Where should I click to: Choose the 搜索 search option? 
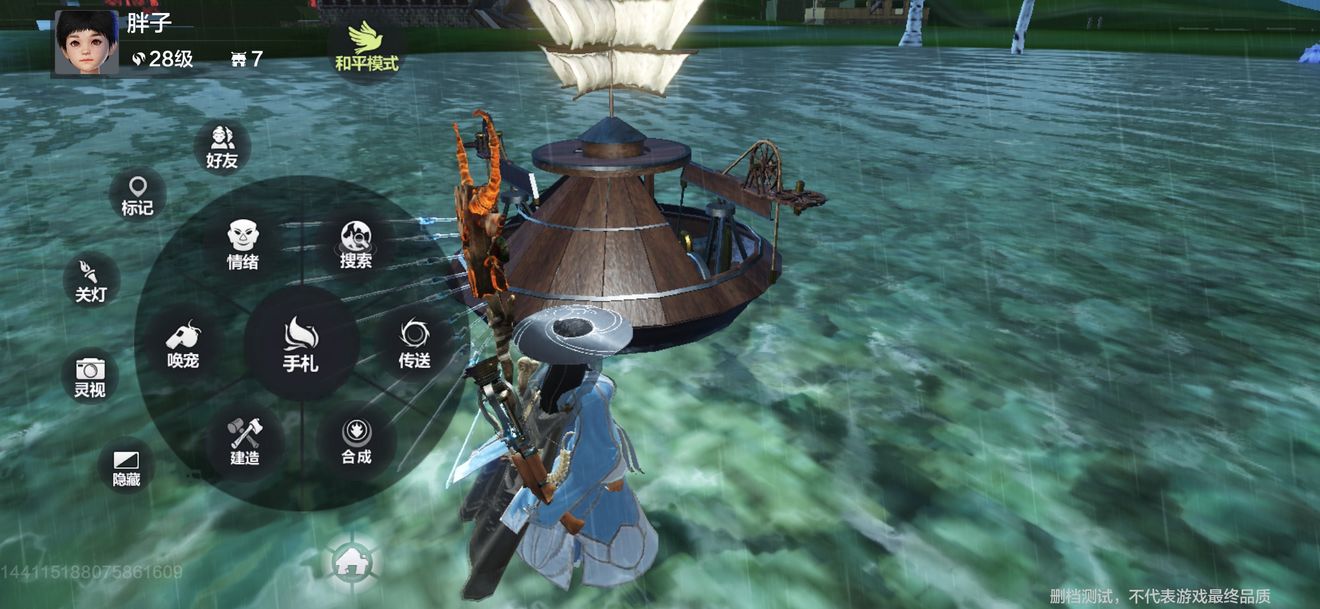pyautogui.click(x=356, y=245)
